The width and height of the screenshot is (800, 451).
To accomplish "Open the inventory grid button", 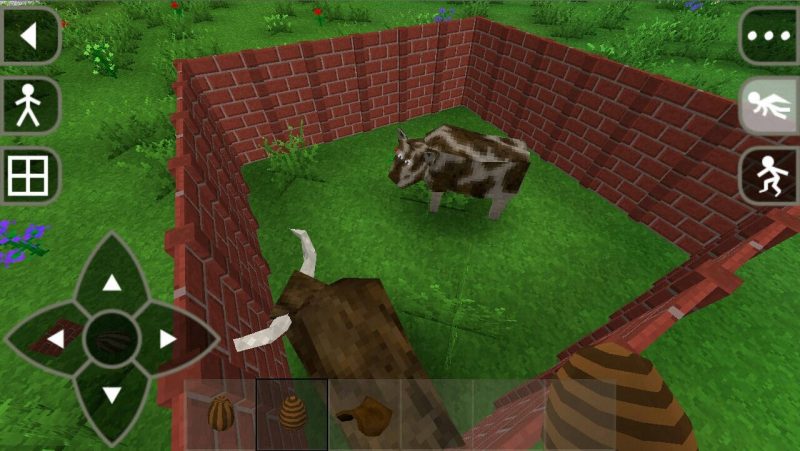I will (30, 176).
